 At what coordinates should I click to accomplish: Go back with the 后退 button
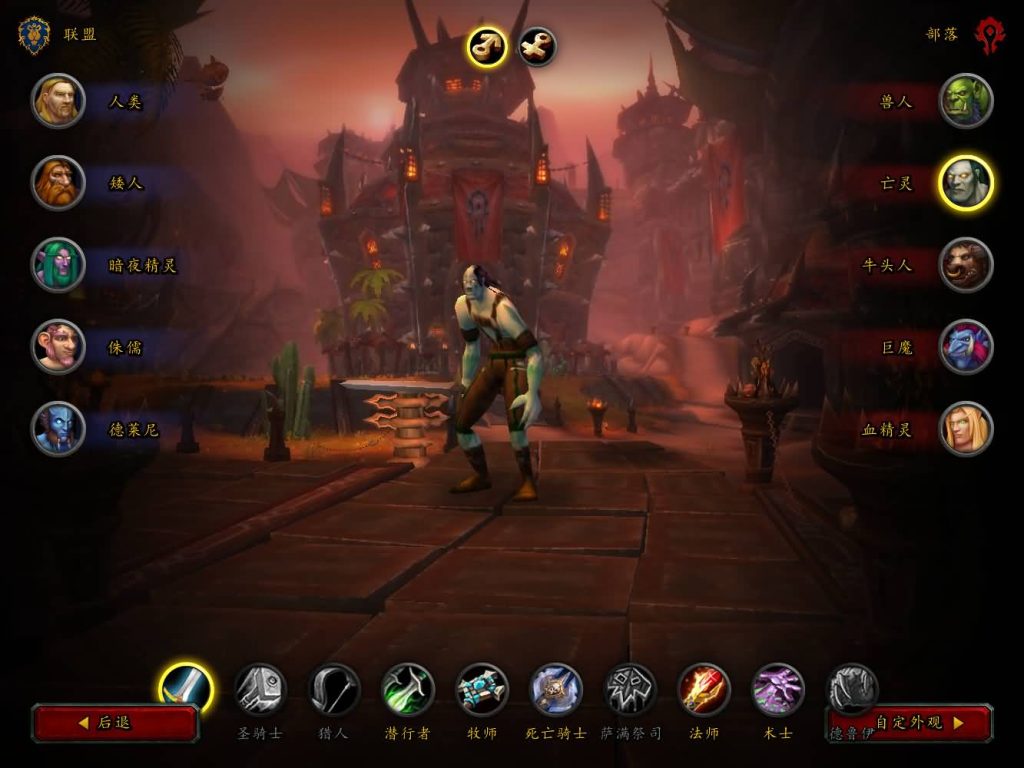point(115,722)
